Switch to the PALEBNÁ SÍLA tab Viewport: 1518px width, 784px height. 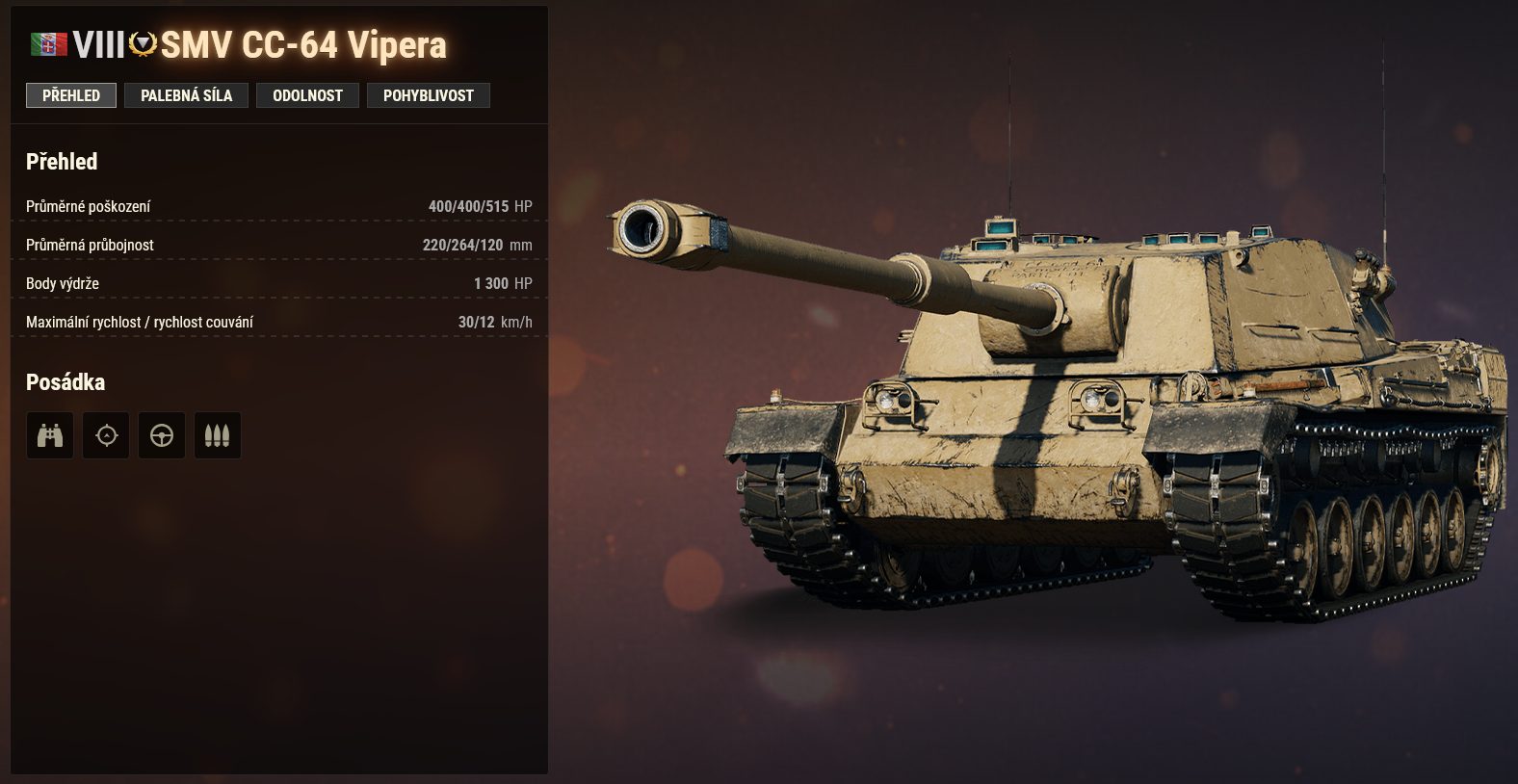point(186,95)
